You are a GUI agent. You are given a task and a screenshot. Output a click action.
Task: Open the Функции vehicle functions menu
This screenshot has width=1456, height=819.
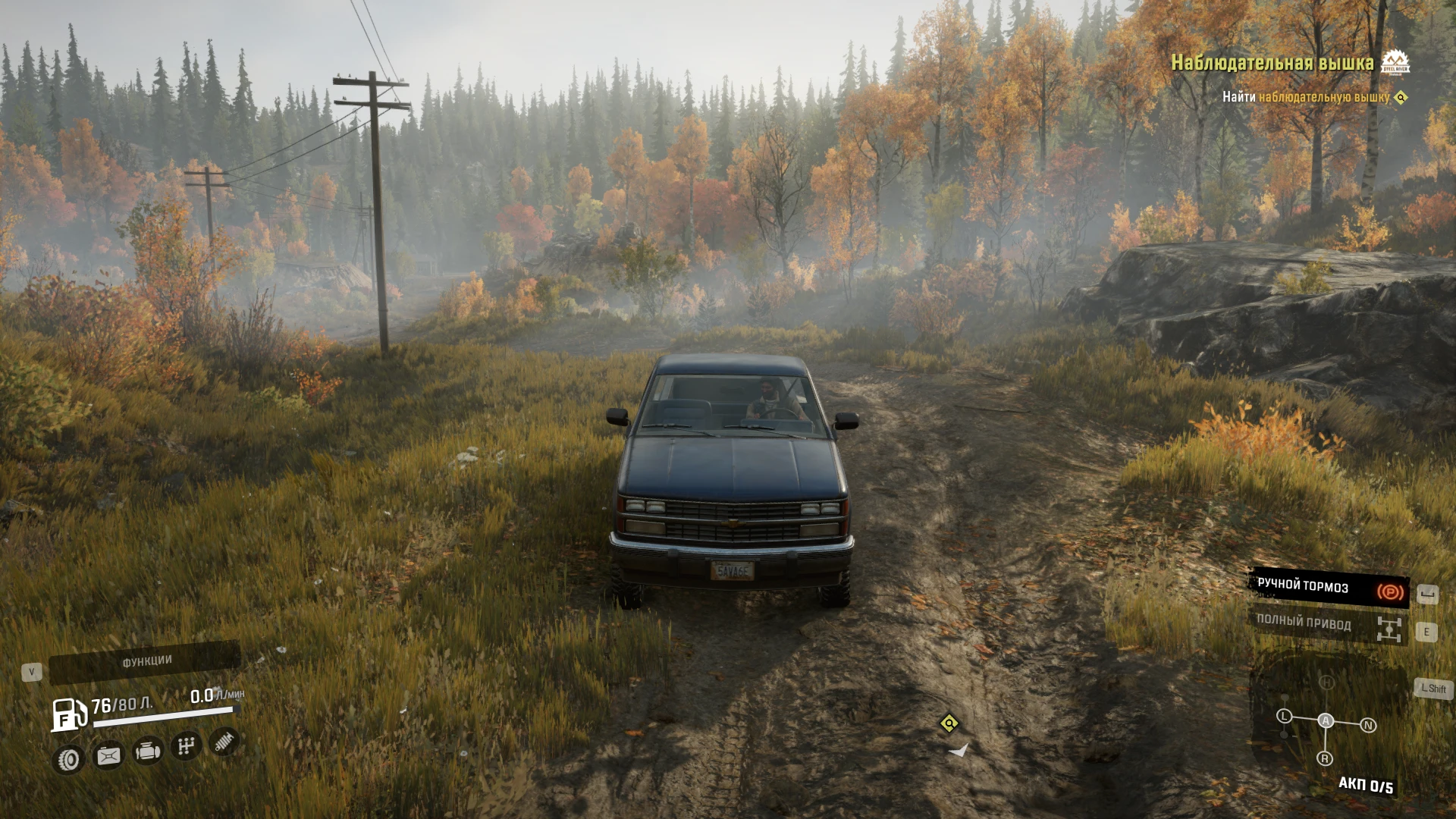point(146,662)
